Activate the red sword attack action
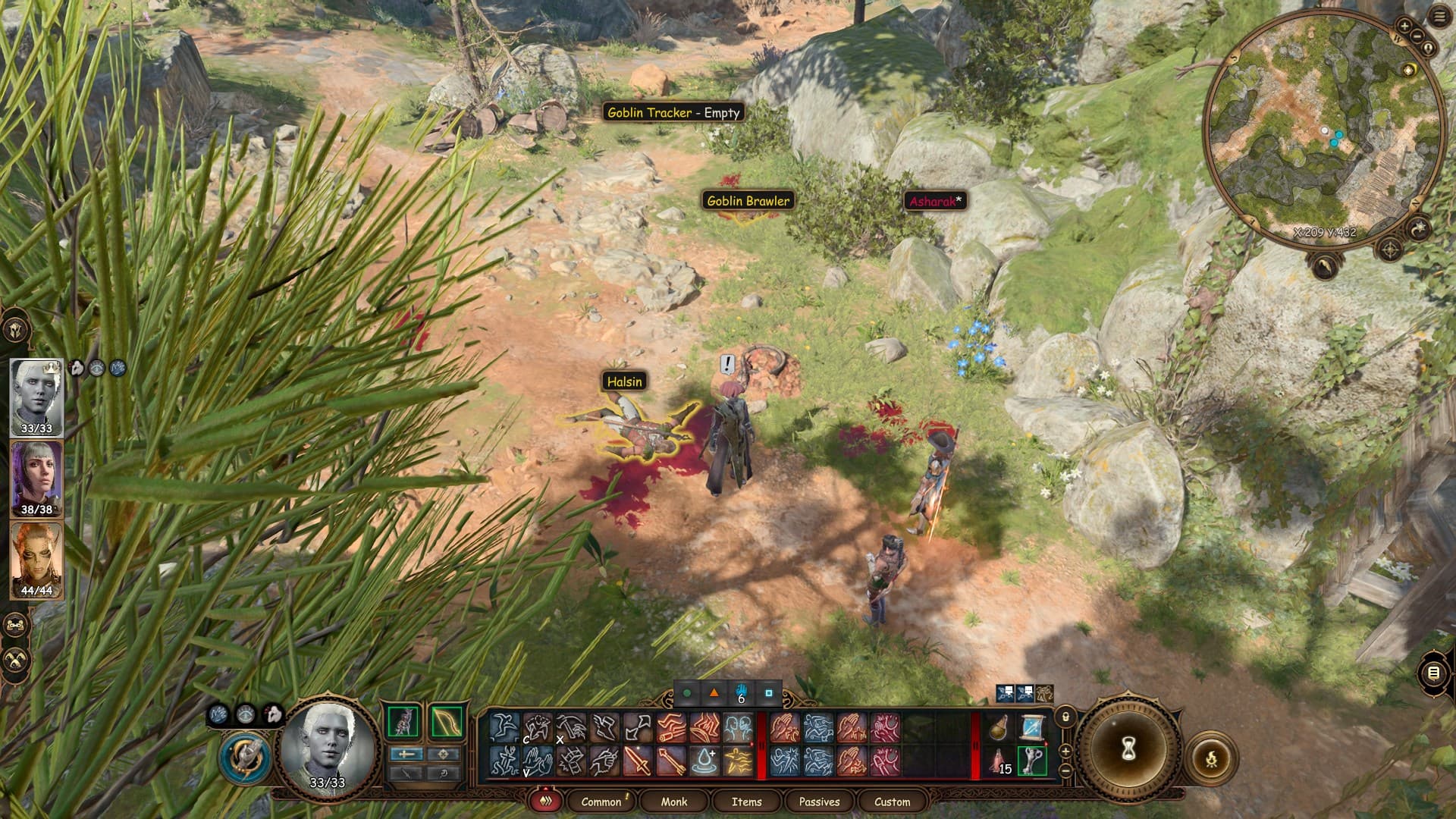Viewport: 1456px width, 819px height. tap(638, 761)
